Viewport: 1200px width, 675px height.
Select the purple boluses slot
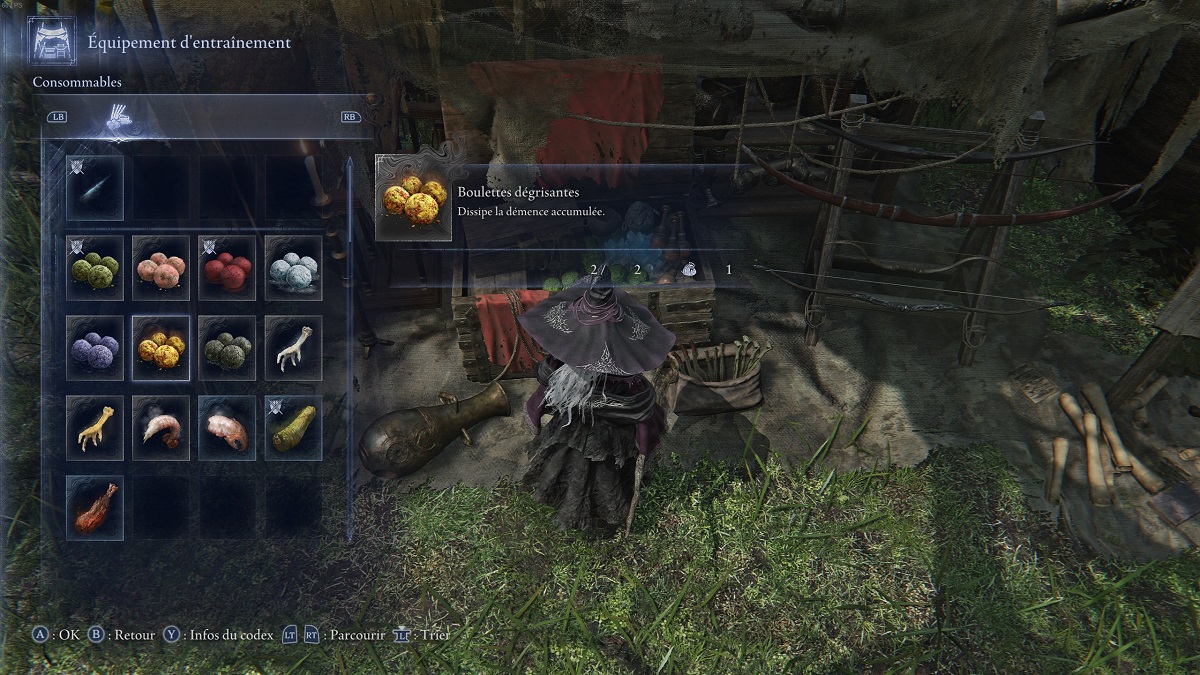coord(95,347)
